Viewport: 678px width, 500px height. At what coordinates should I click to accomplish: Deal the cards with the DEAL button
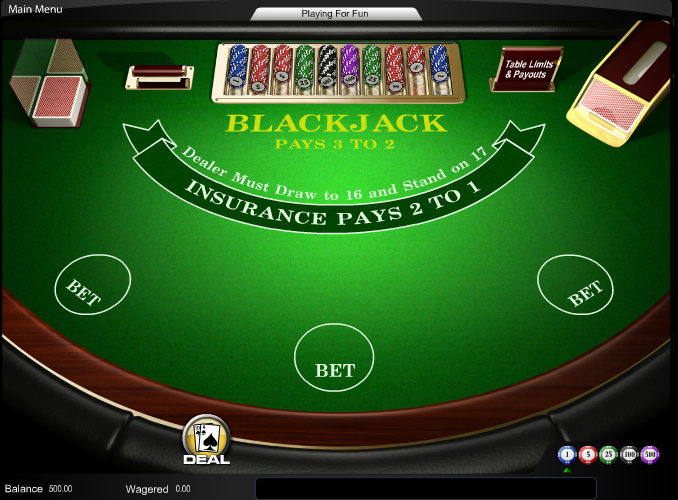(206, 440)
